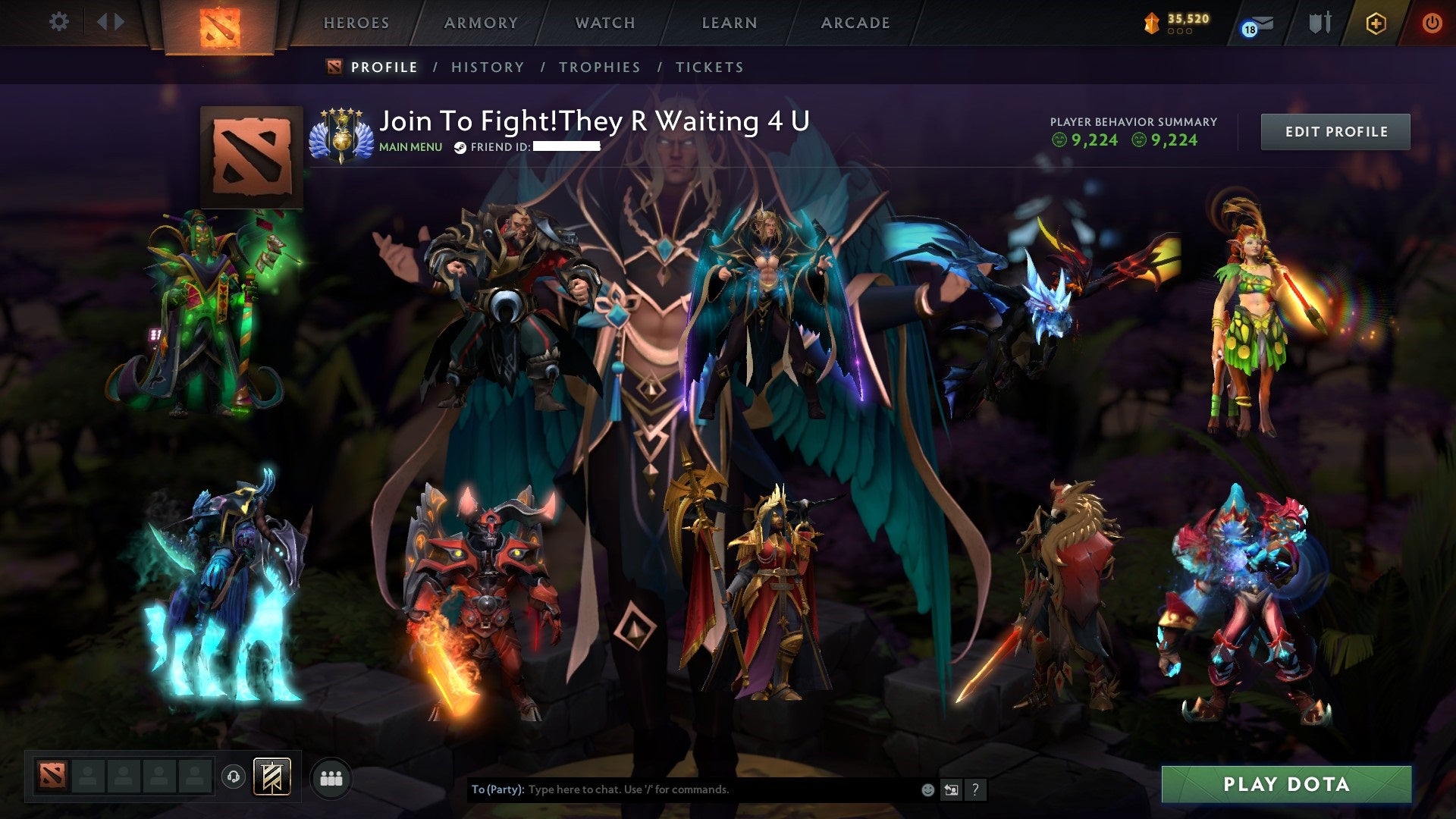The image size is (1456, 819).
Task: Switch to the TROPHIES tab
Action: 600,67
